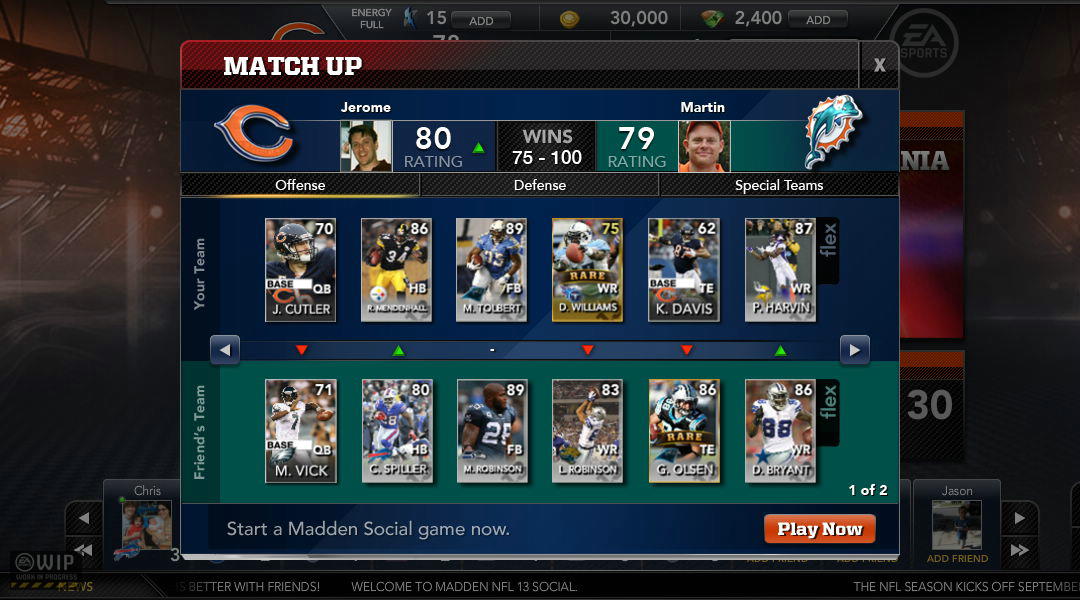Close the Match Up window

879,66
